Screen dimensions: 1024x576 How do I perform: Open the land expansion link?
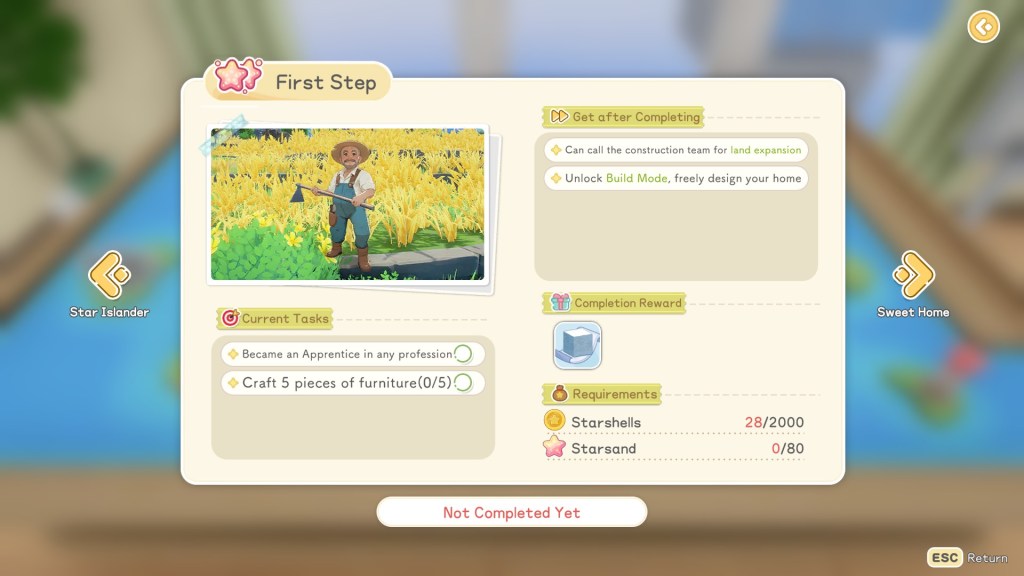tap(765, 150)
